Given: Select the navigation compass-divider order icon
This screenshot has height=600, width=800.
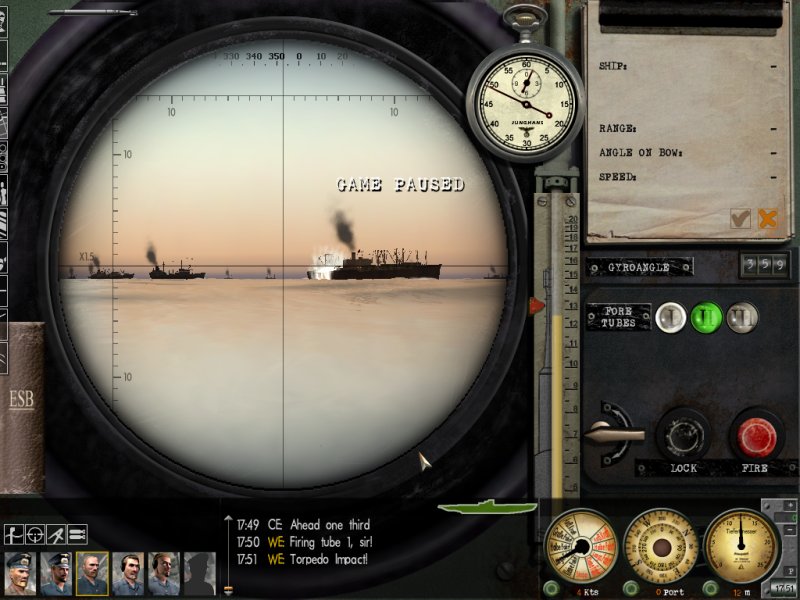Looking at the screenshot, I should click(56, 534).
